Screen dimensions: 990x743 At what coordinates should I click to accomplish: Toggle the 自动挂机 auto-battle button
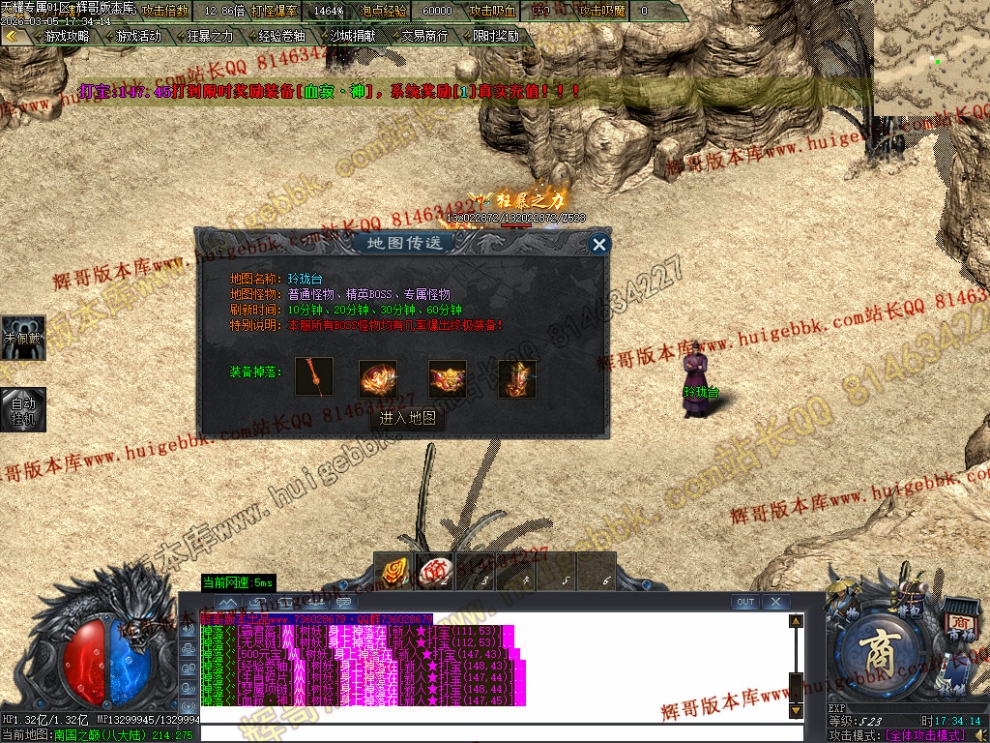[23, 409]
